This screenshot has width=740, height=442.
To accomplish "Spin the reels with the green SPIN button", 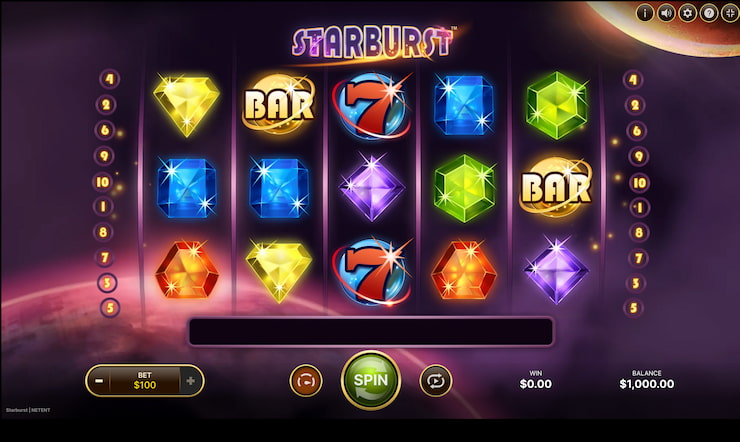I will point(370,380).
